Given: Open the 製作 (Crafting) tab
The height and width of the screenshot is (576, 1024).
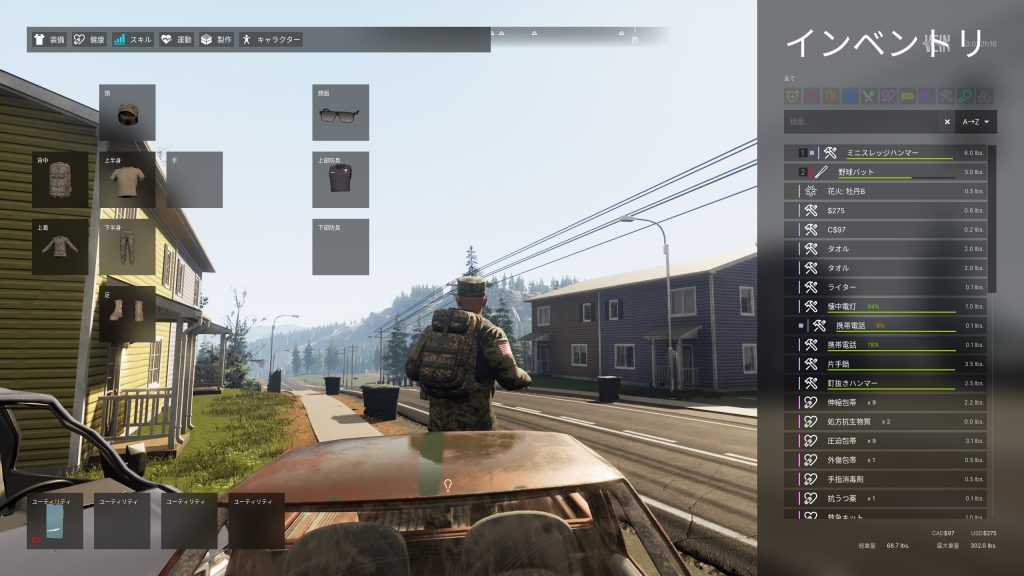Looking at the screenshot, I should (x=216, y=40).
